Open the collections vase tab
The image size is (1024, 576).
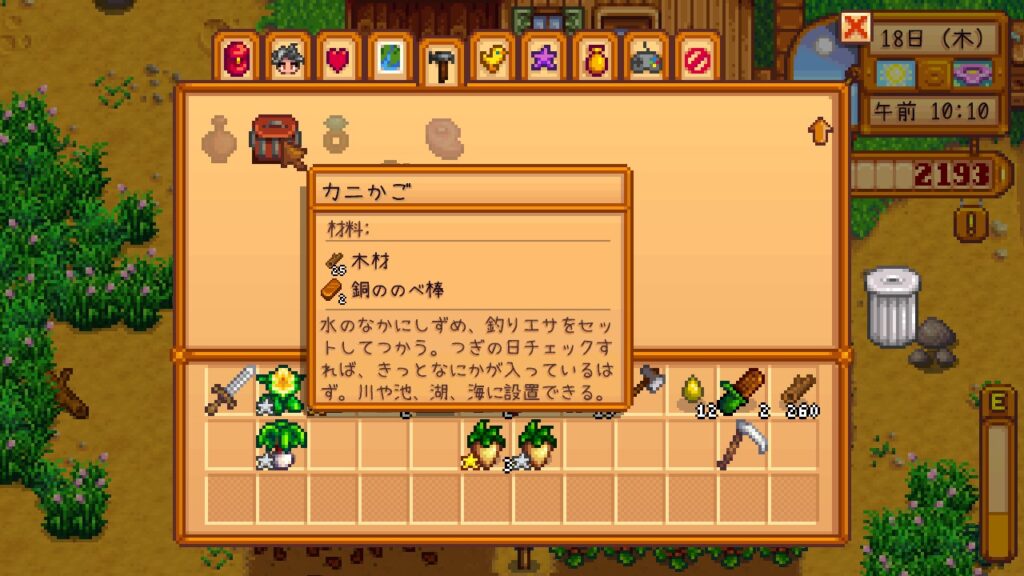tap(595, 60)
